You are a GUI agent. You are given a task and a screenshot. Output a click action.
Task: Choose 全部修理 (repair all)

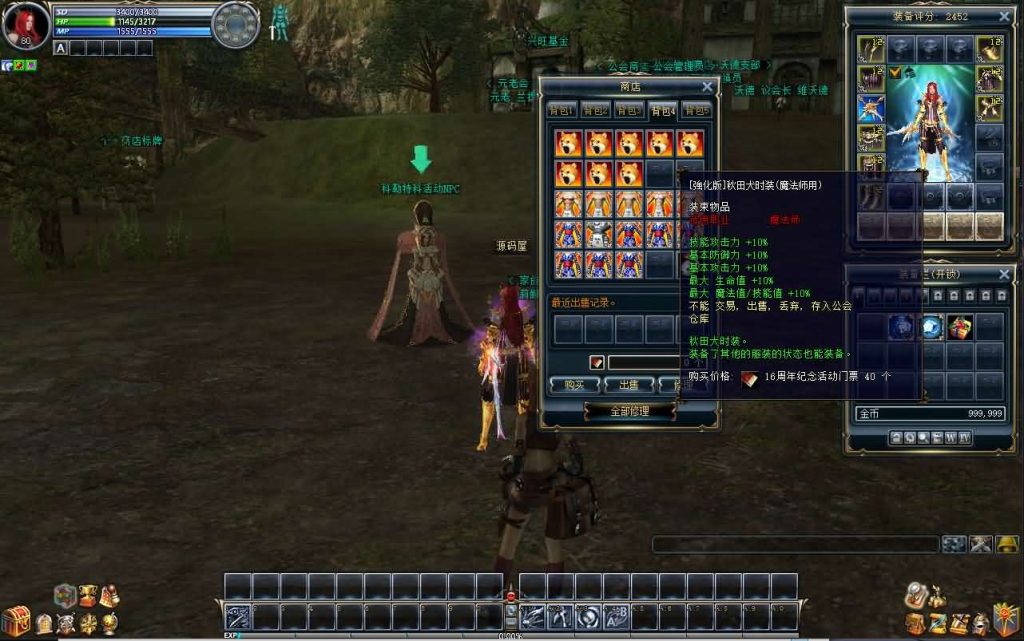(x=630, y=411)
